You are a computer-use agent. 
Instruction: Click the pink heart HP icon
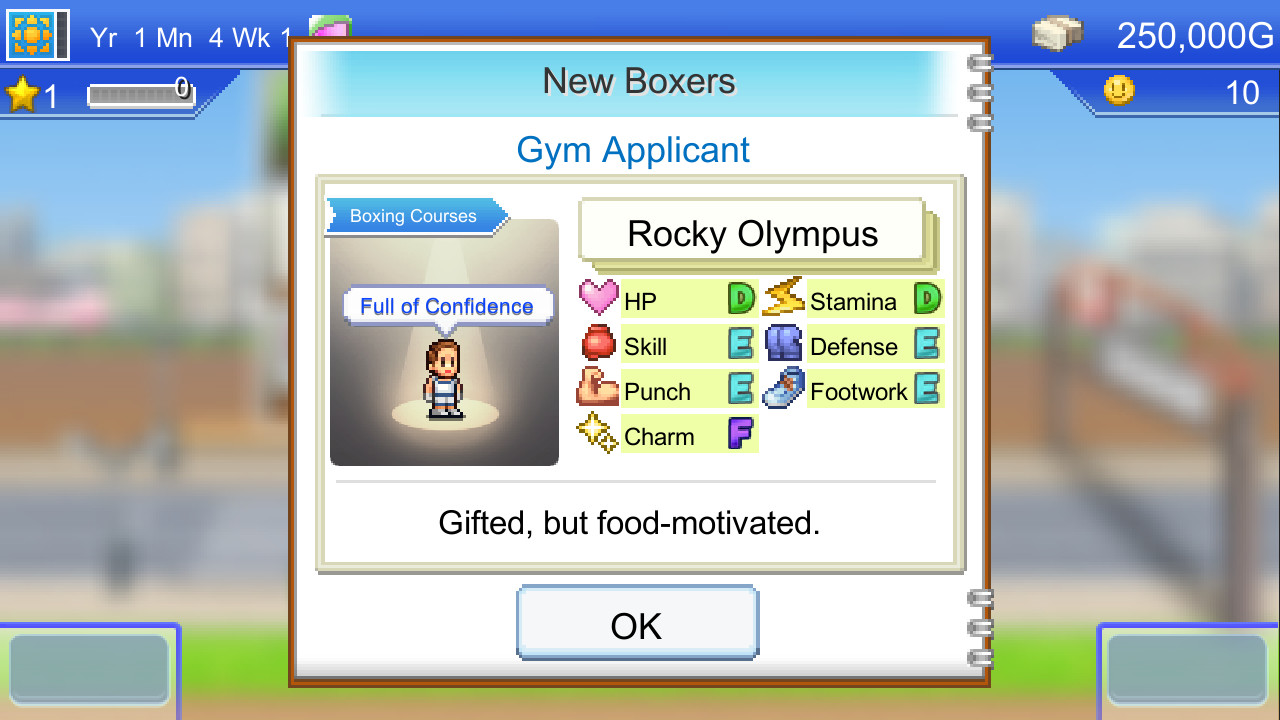[x=596, y=297]
